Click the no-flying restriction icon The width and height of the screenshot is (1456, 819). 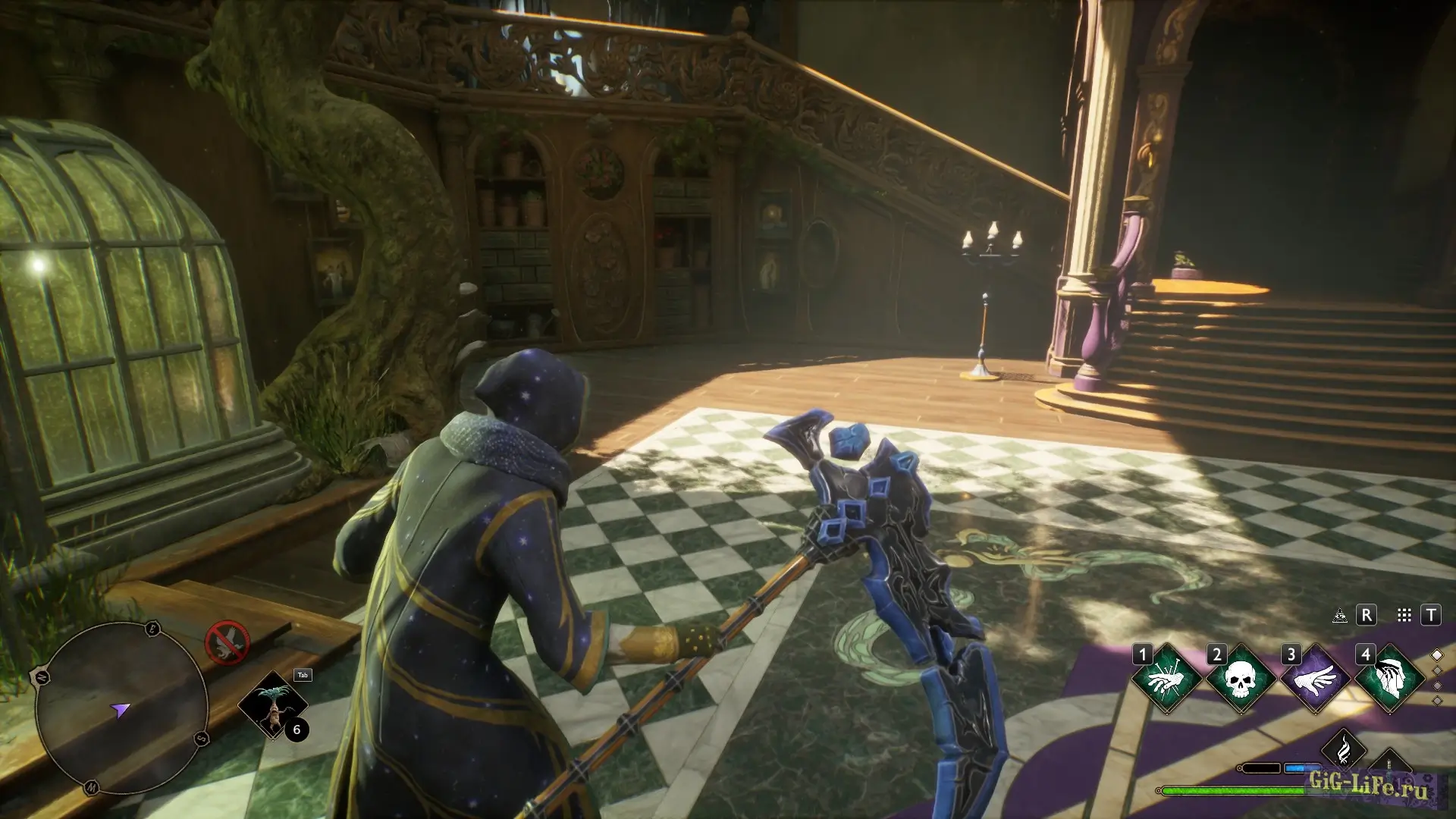[227, 642]
